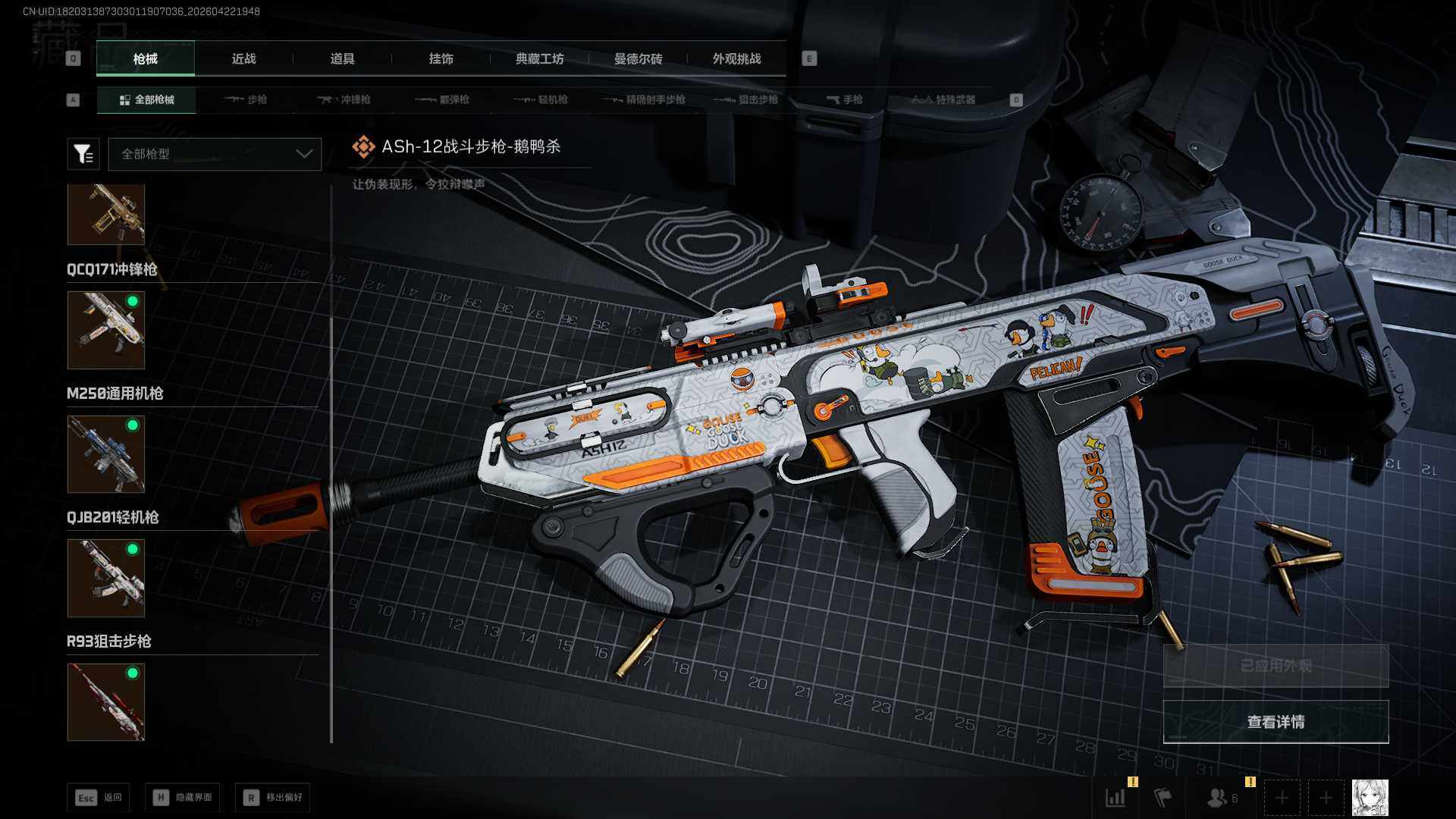1456x819 pixels.
Task: Switch to the 外观挑战 tab
Action: [736, 59]
